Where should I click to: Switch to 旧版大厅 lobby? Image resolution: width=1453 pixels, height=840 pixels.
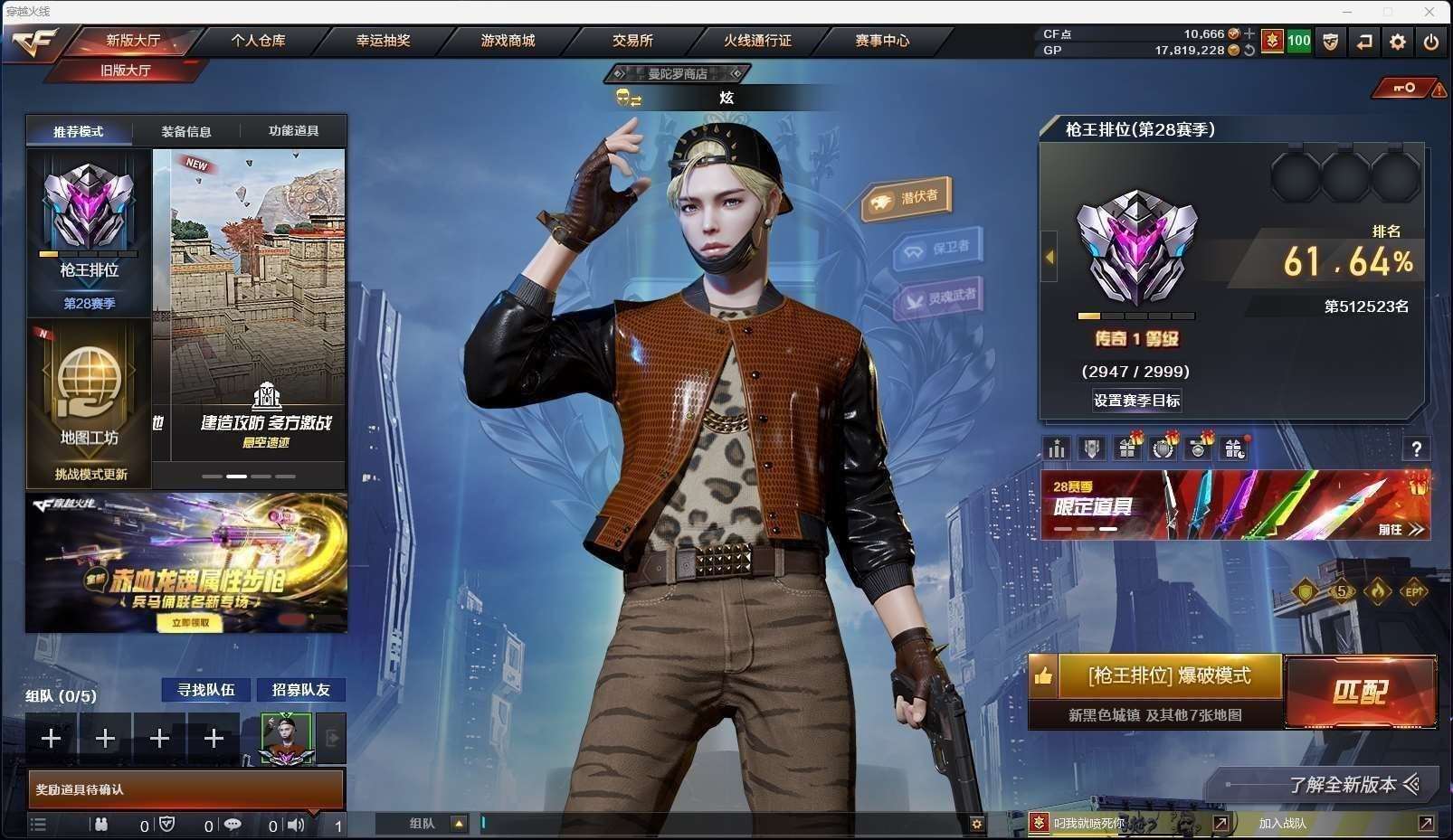pyautogui.click(x=126, y=71)
